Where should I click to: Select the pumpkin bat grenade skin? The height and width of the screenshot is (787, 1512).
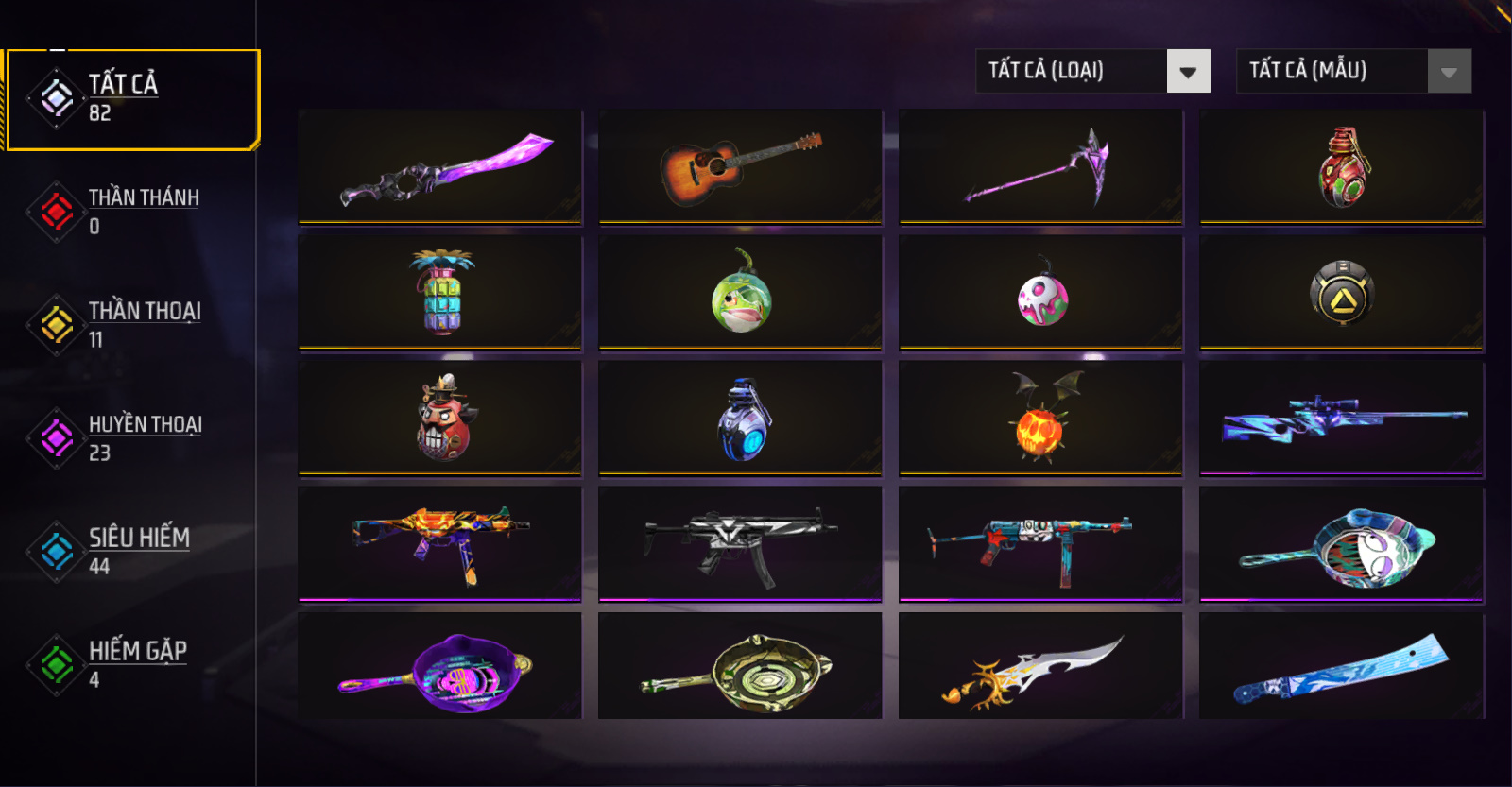(x=1040, y=419)
